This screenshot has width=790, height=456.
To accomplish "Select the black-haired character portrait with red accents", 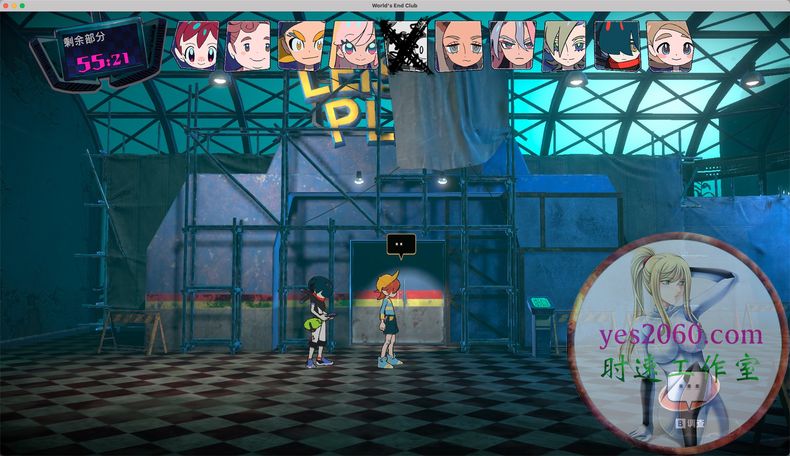I will [x=617, y=46].
